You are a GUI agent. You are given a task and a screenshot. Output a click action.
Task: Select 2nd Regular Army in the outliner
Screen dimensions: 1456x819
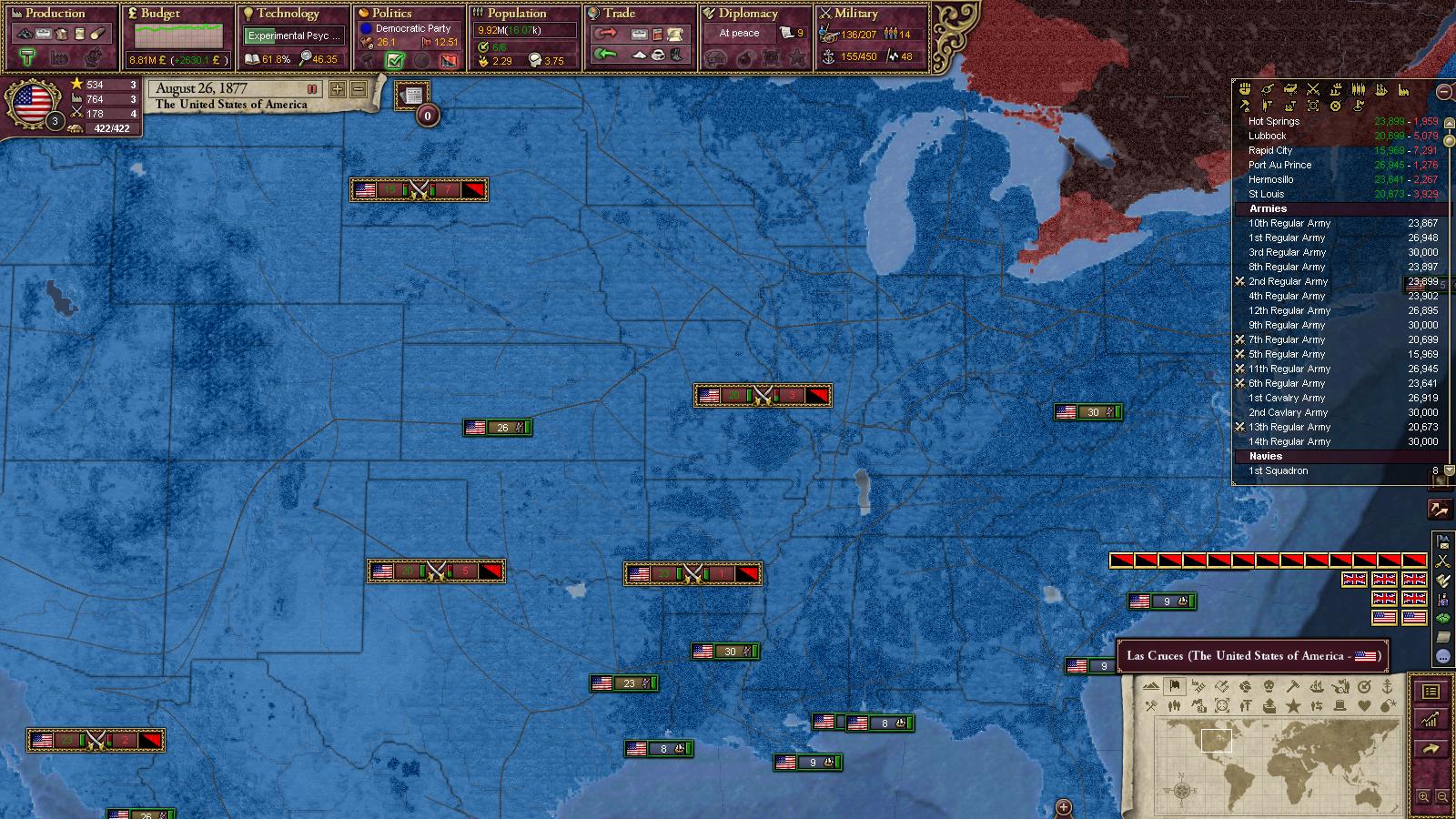tap(1288, 281)
